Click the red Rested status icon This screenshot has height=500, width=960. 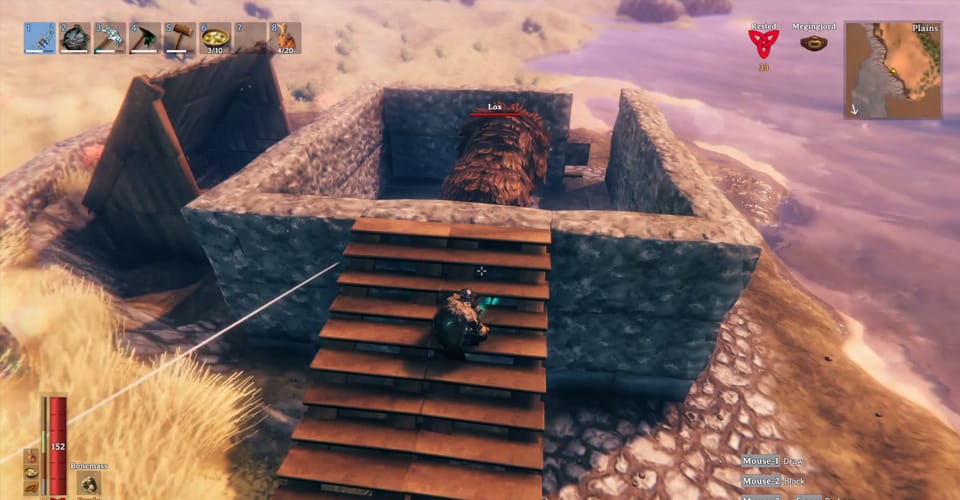click(763, 43)
